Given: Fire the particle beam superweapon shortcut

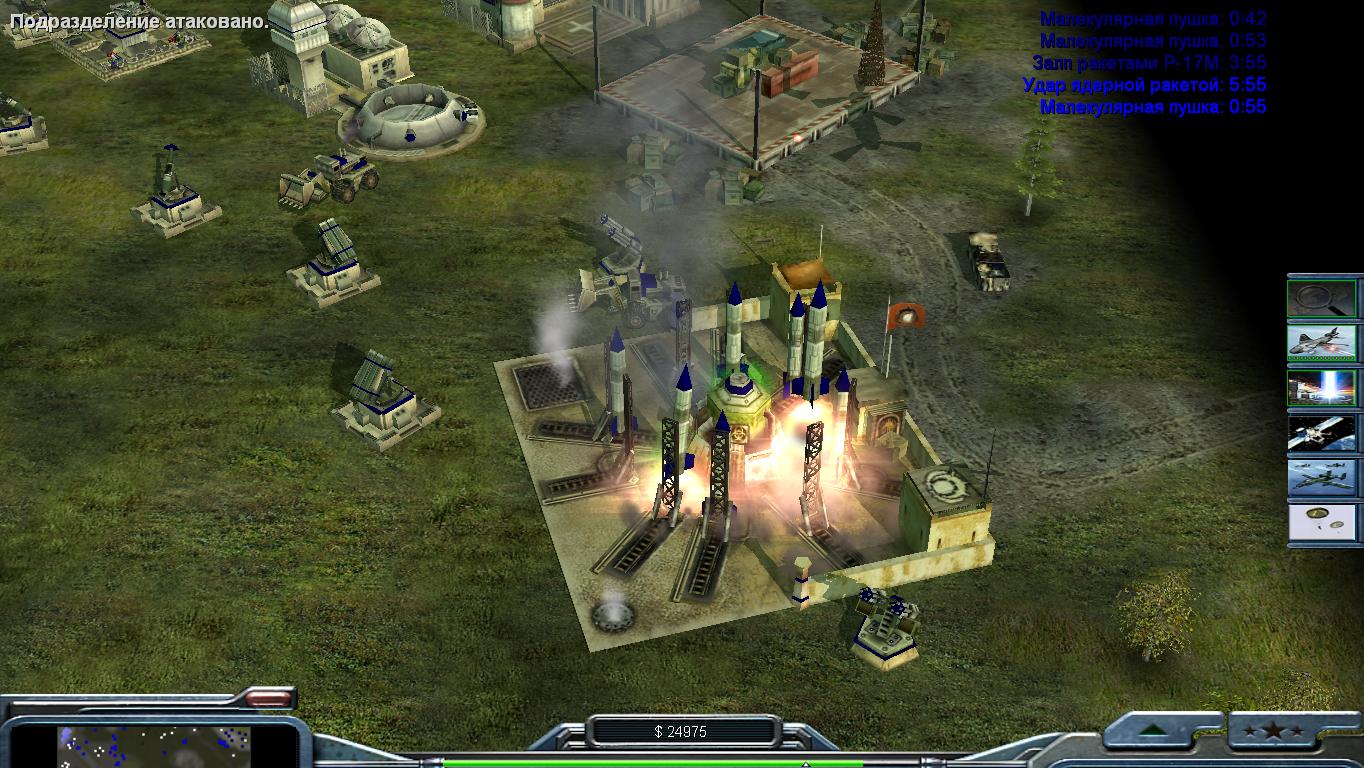Looking at the screenshot, I should point(1322,388).
